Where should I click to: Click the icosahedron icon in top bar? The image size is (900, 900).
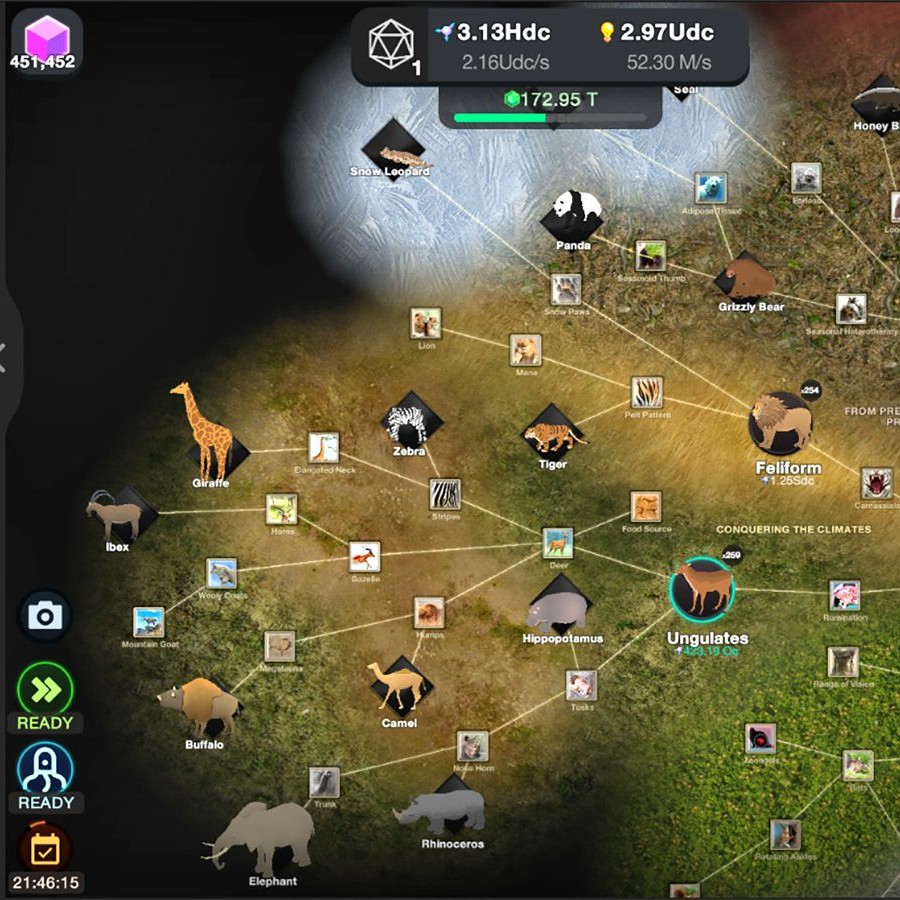click(391, 44)
